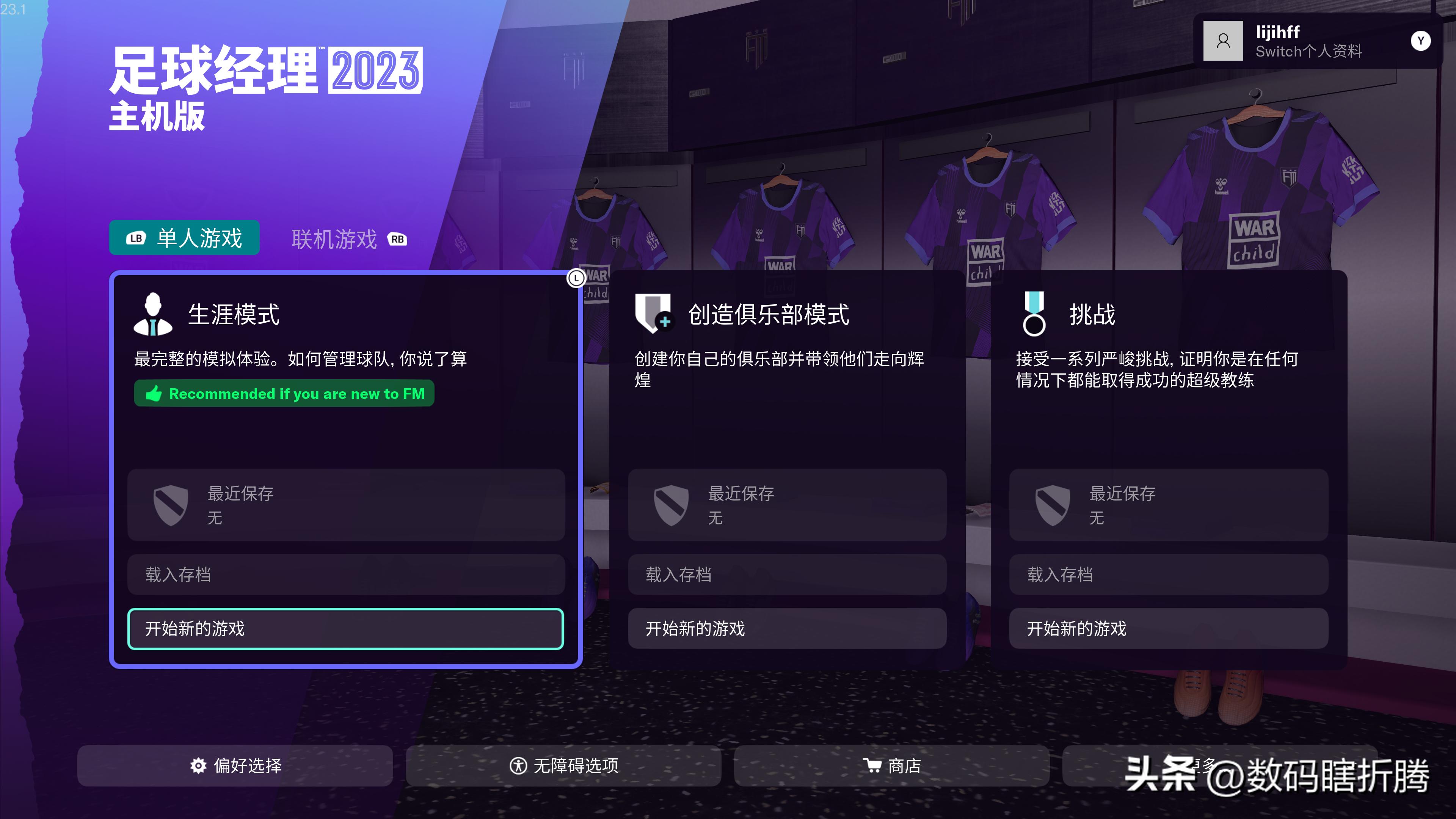Switch to the 联机游戏 tab

click(x=334, y=240)
